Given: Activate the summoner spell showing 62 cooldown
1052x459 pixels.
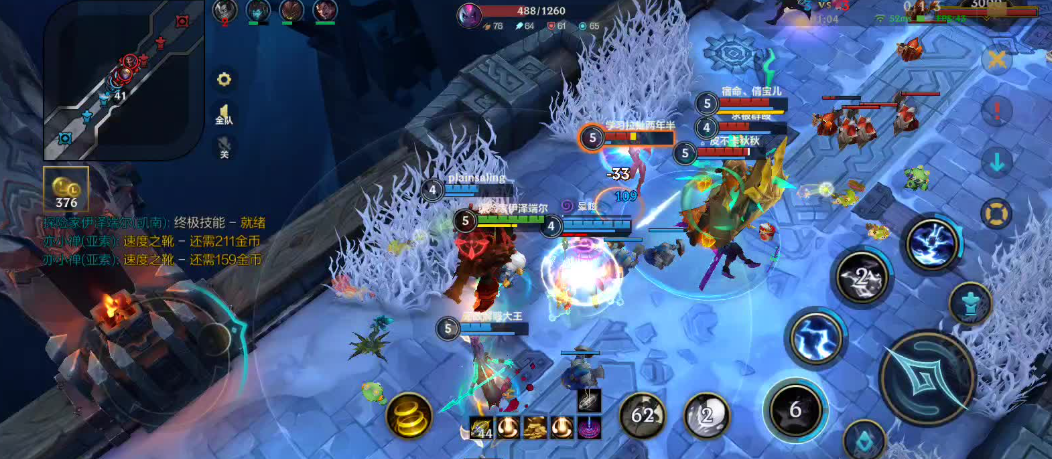Looking at the screenshot, I should (643, 414).
